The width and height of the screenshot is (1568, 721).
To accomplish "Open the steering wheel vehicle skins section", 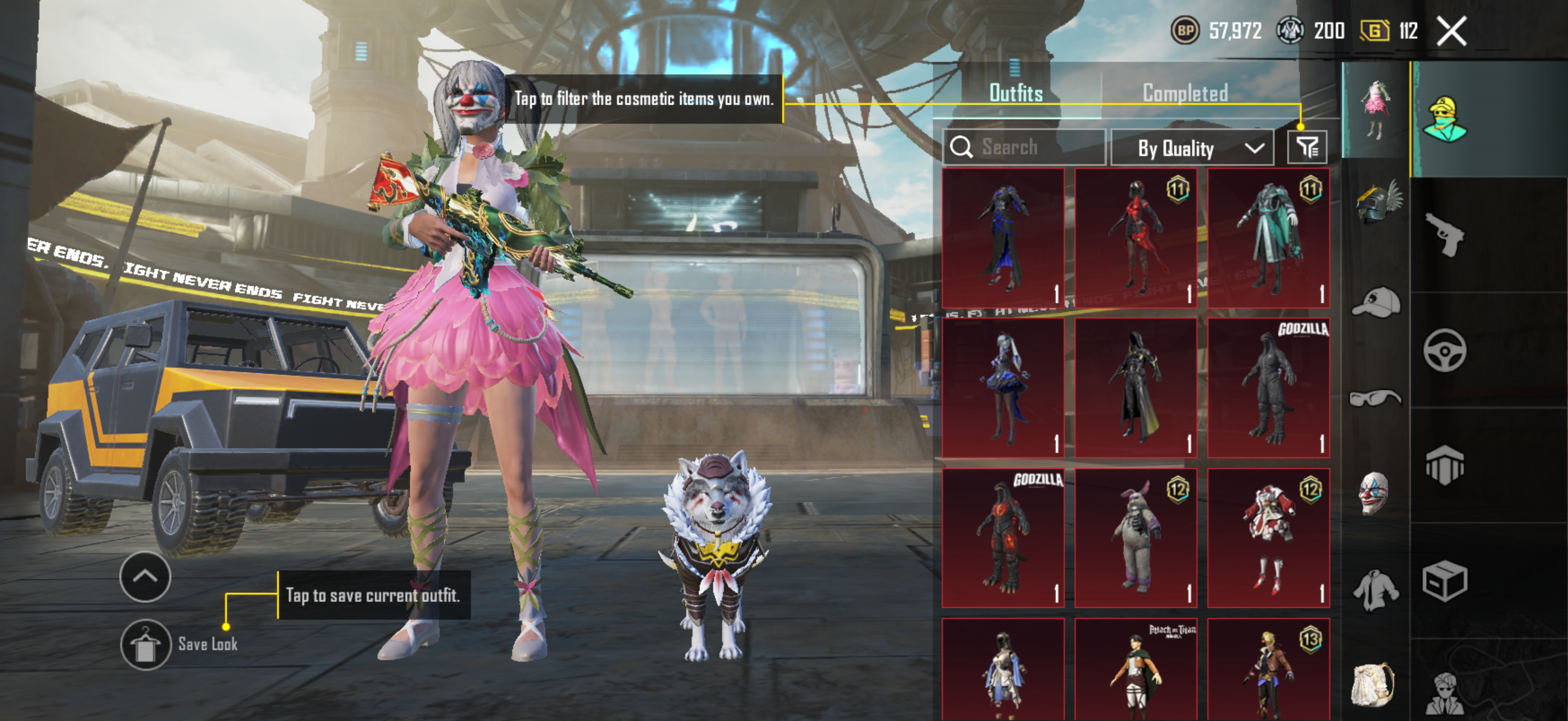I will pos(1444,350).
